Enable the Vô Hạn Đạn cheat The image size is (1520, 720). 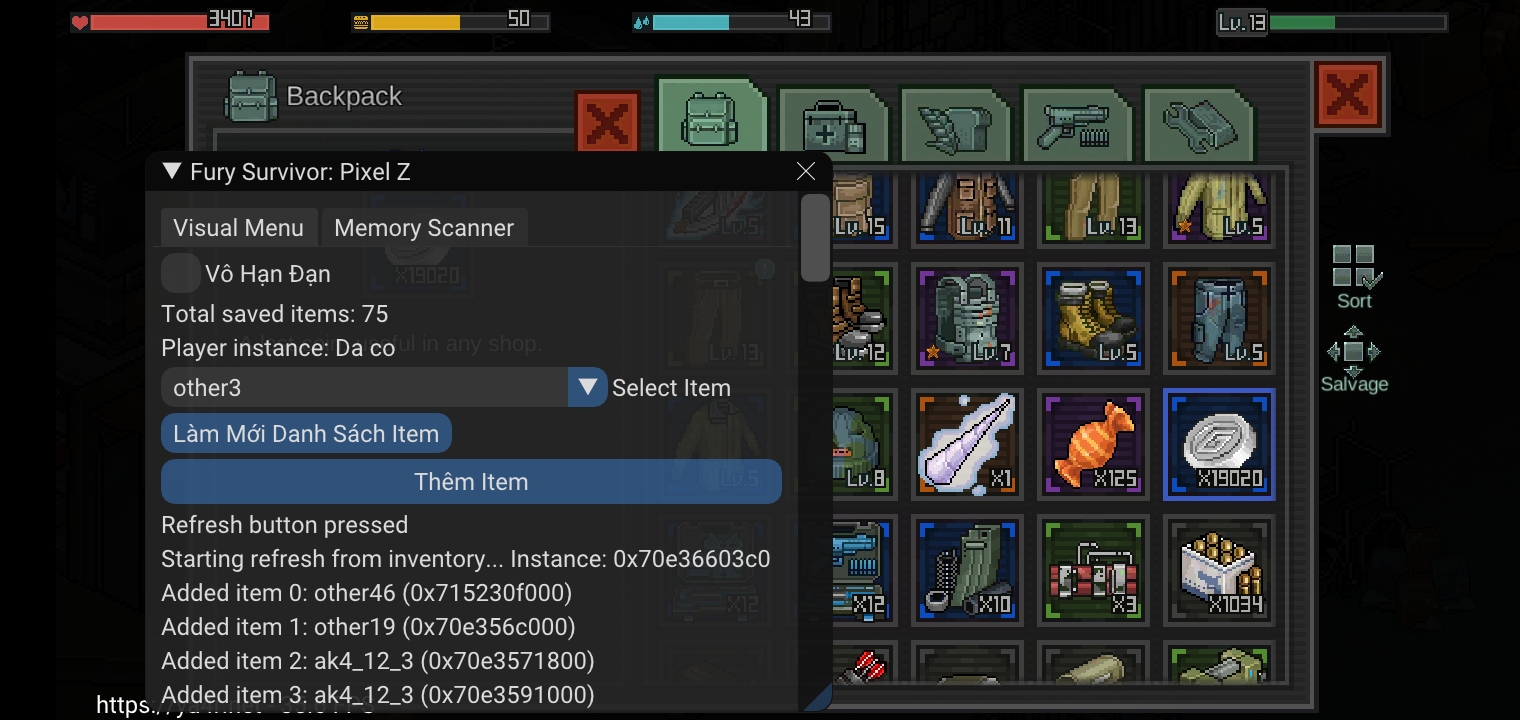click(x=180, y=272)
